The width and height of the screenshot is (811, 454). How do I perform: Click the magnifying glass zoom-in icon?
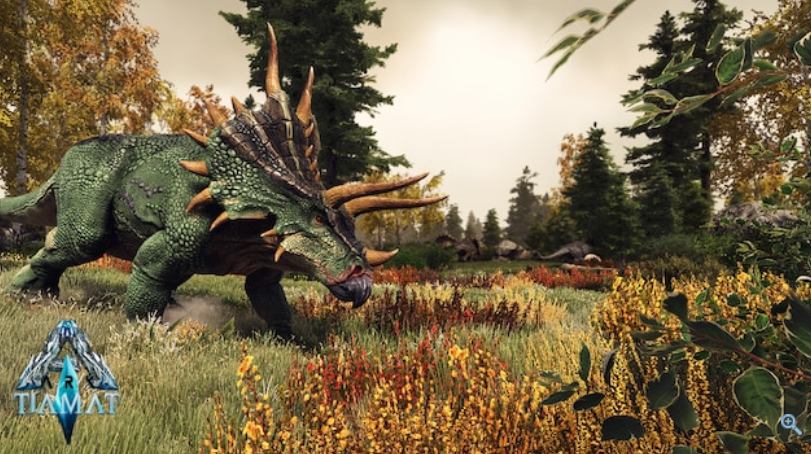coord(790,424)
